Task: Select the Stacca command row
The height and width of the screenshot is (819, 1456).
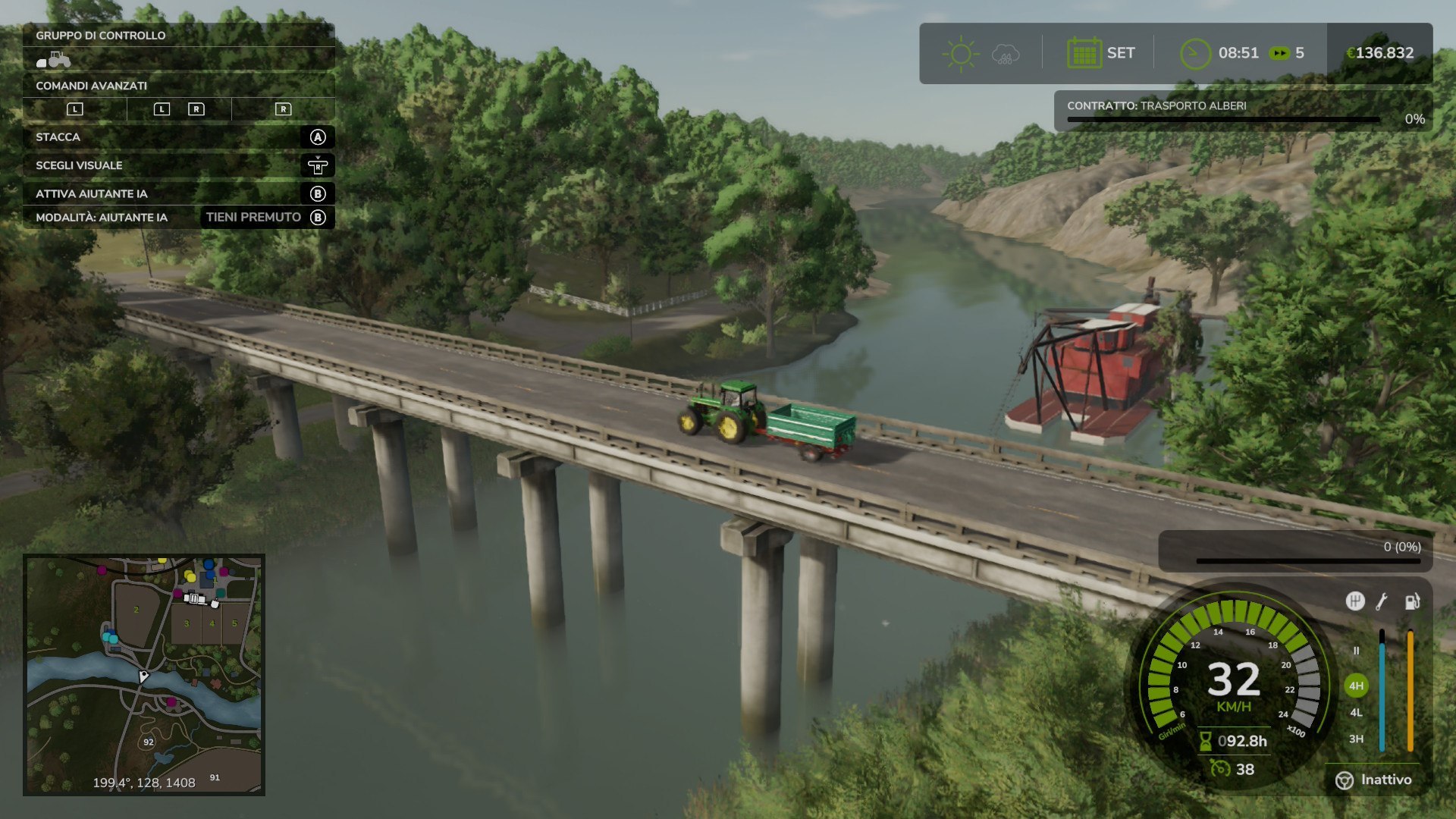Action: [178, 137]
